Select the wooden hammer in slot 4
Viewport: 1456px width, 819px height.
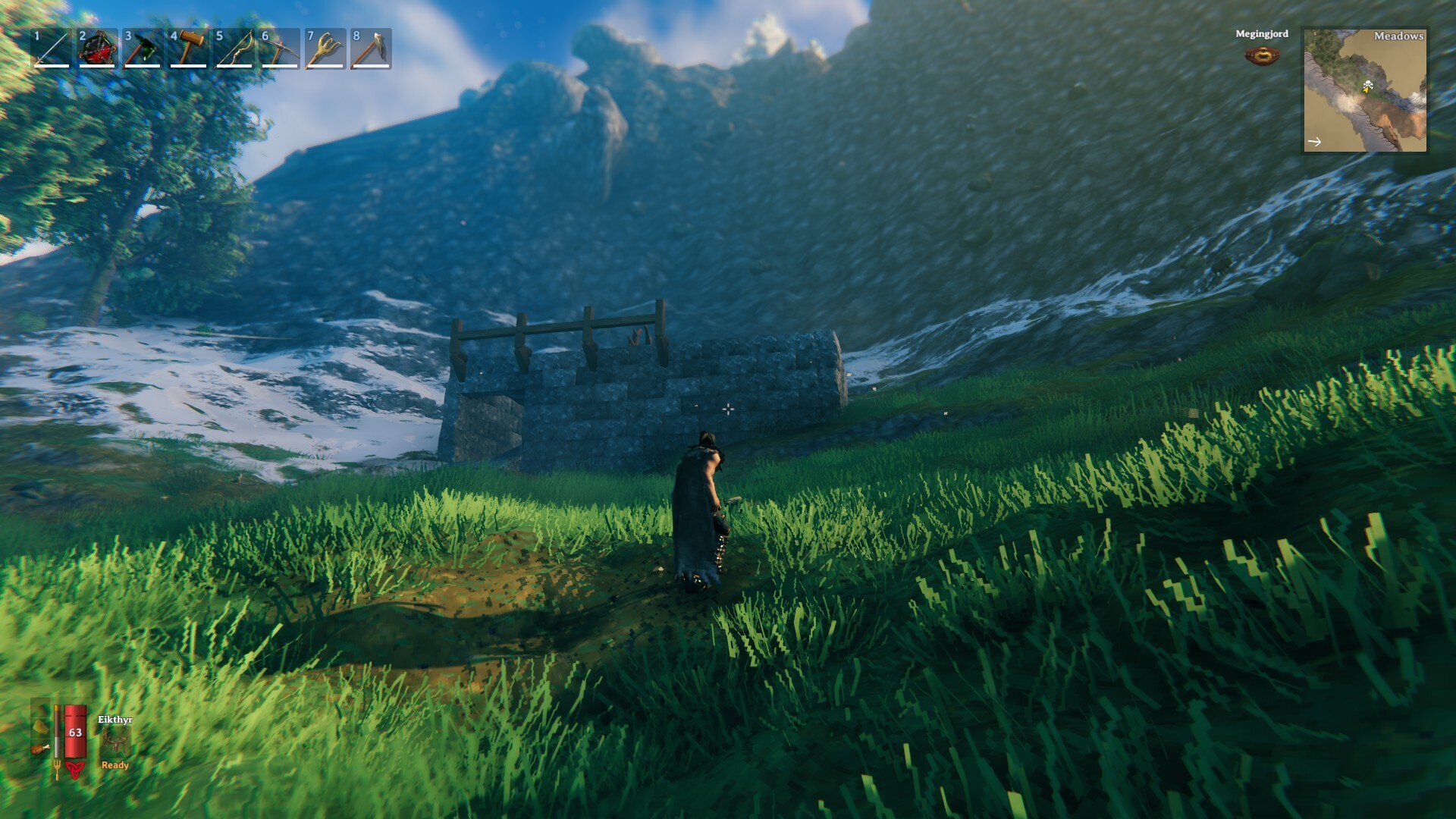[188, 49]
